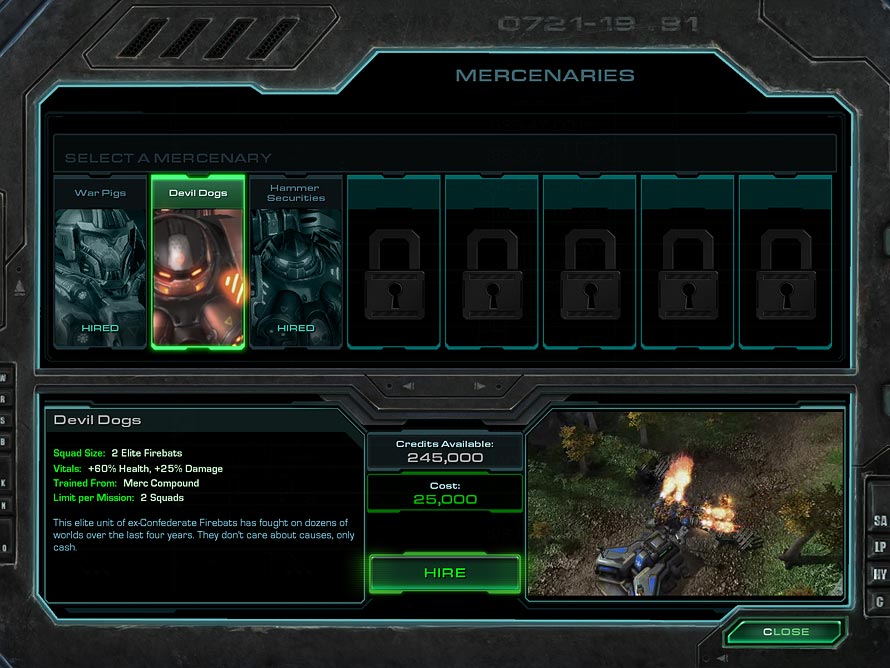Viewport: 890px width, 668px height.
Task: Close the Mercenaries window
Action: (x=785, y=632)
